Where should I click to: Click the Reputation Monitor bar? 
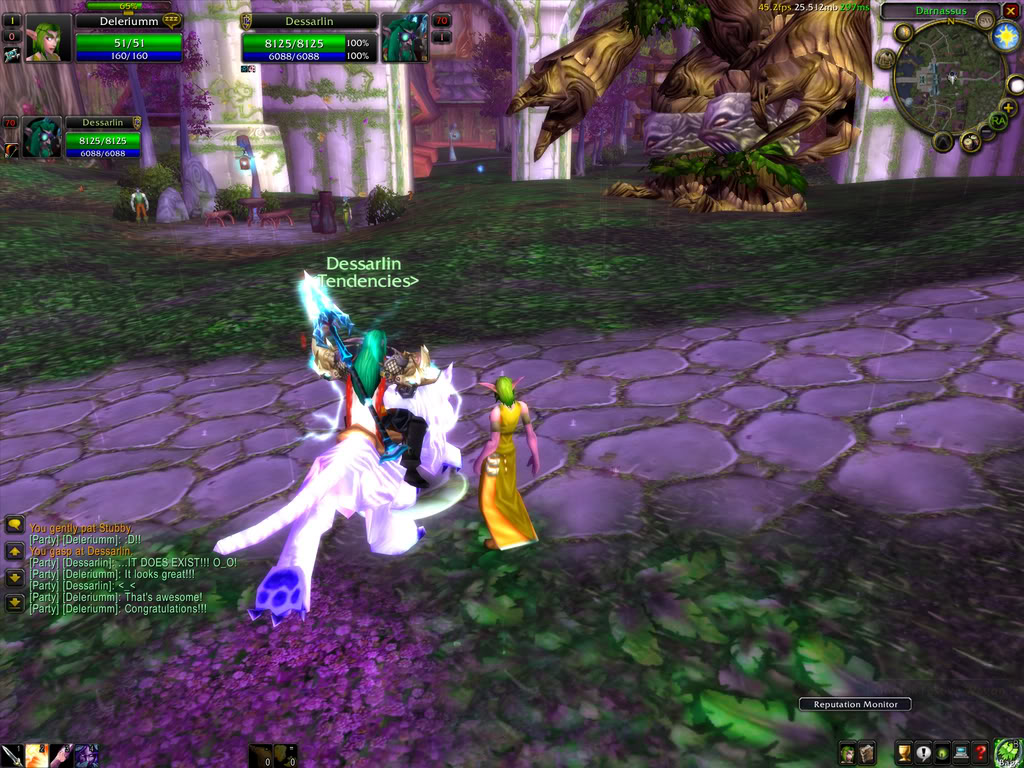point(854,704)
